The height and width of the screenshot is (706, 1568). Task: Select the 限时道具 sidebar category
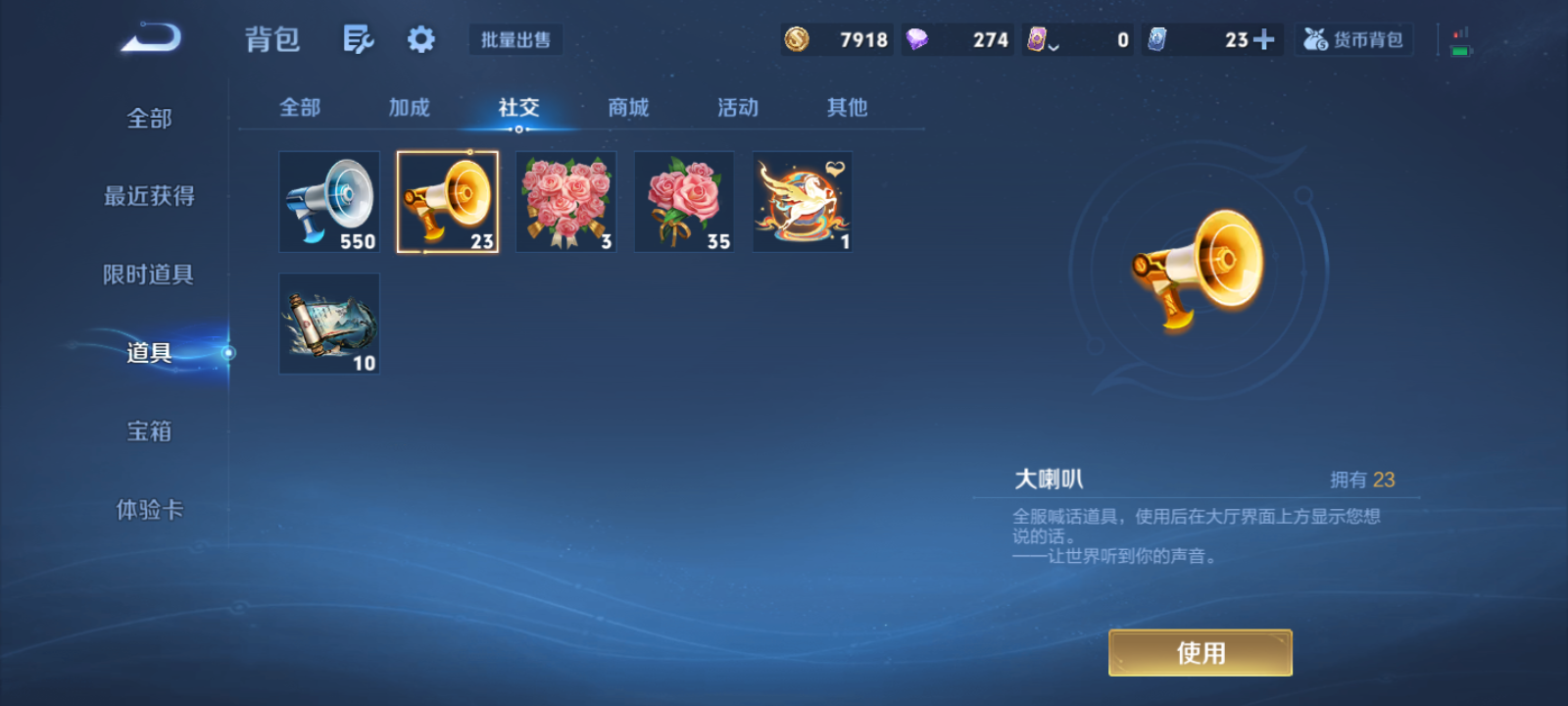tap(149, 275)
